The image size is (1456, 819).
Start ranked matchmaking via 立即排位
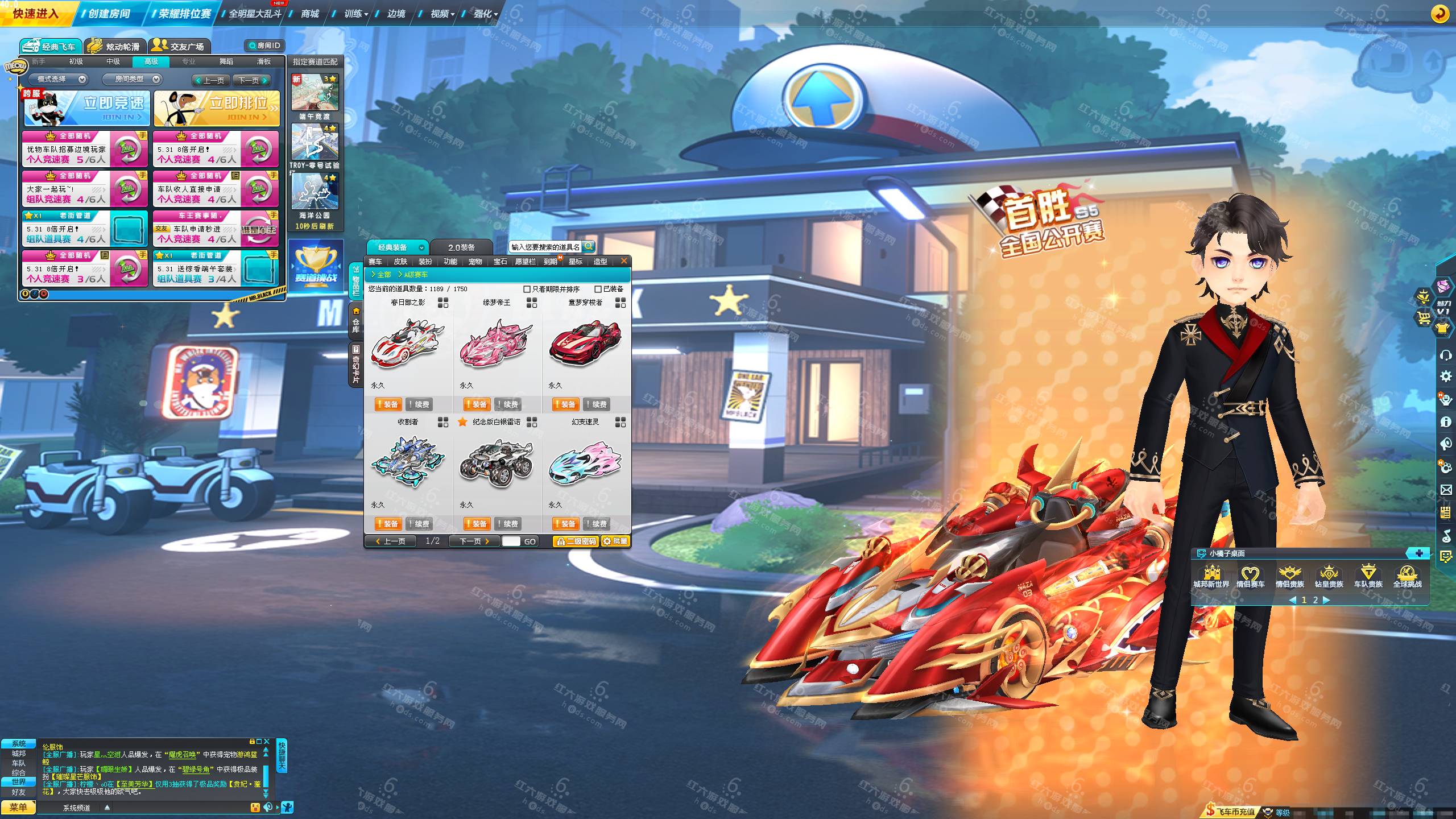217,108
